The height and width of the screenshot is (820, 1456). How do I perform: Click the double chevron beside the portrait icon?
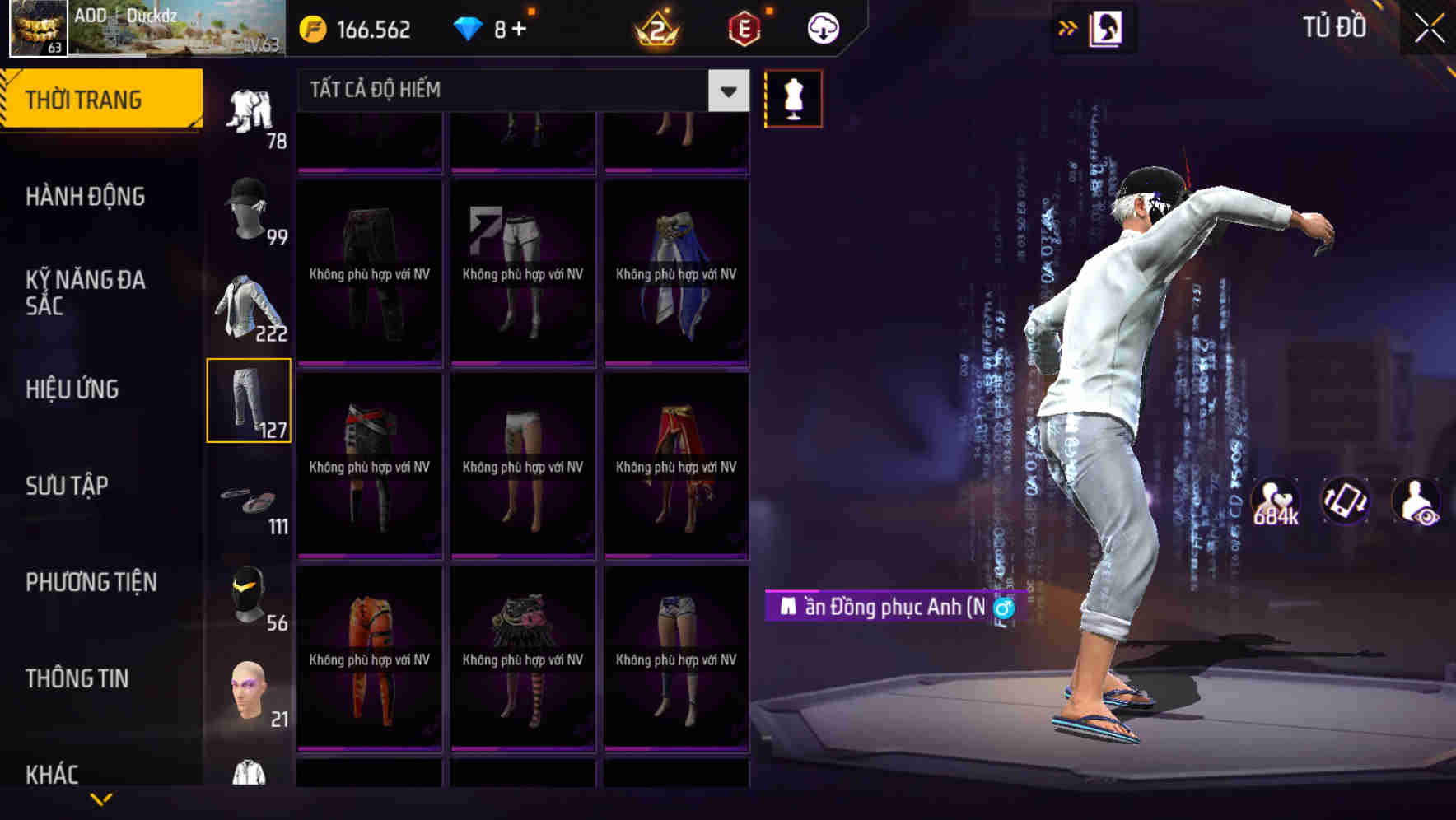pyautogui.click(x=1068, y=27)
